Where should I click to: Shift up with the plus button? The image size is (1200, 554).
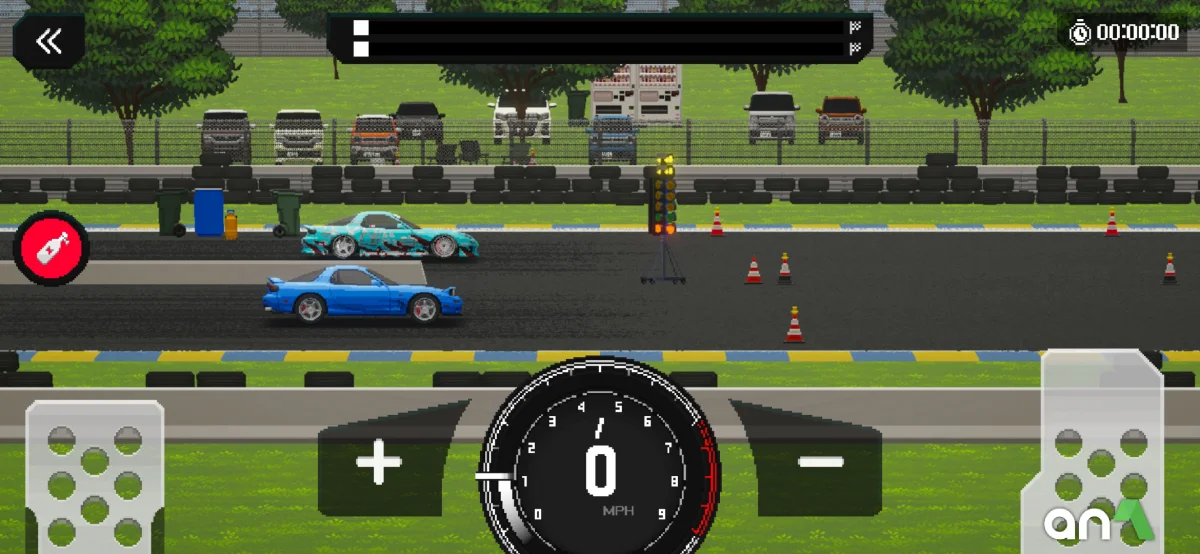tap(379, 463)
